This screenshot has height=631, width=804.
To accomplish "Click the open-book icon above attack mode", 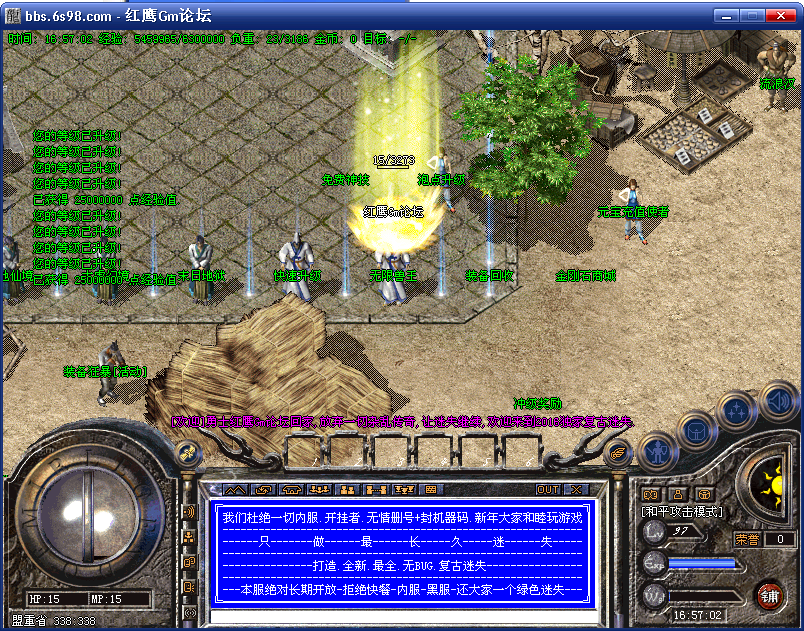I will [650, 493].
